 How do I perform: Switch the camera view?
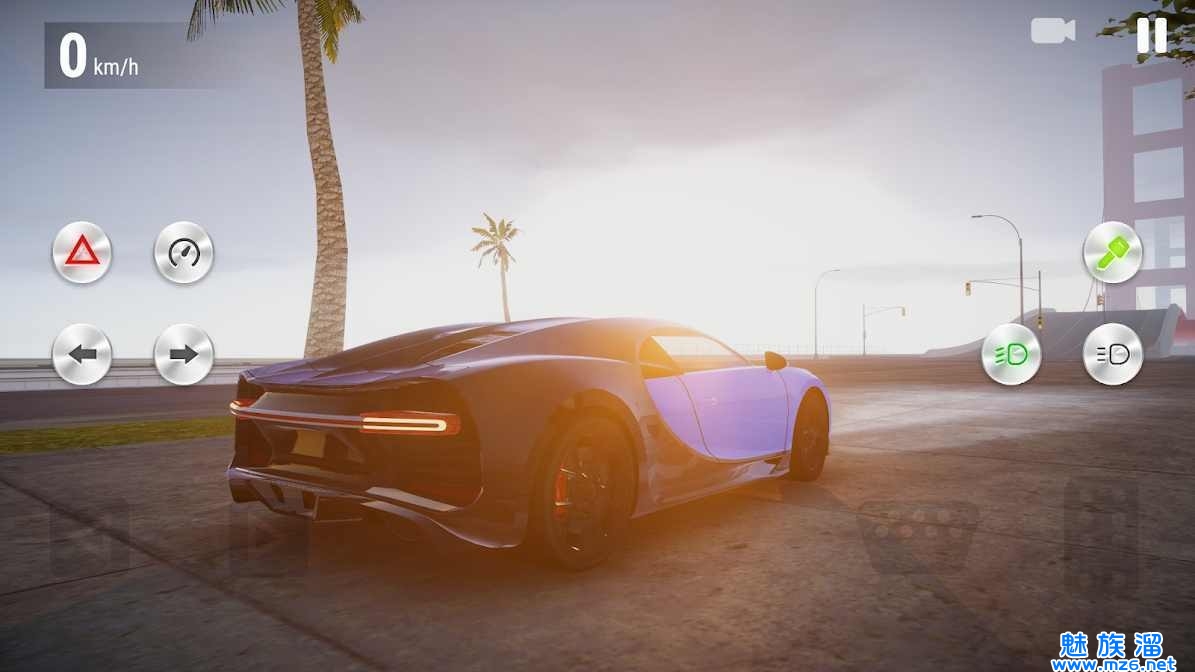tap(1052, 31)
